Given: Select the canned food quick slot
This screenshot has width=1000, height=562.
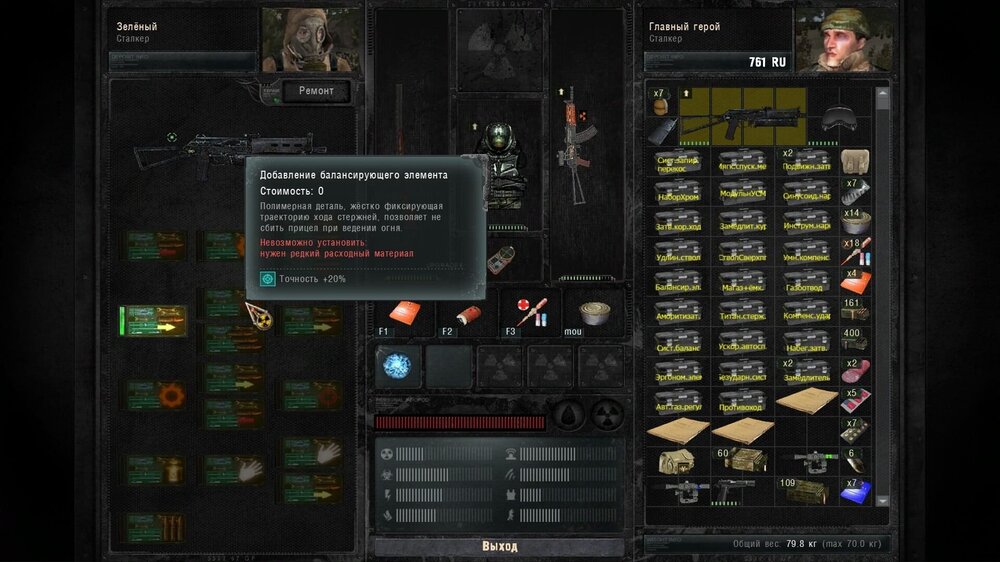Looking at the screenshot, I should 589,313.
